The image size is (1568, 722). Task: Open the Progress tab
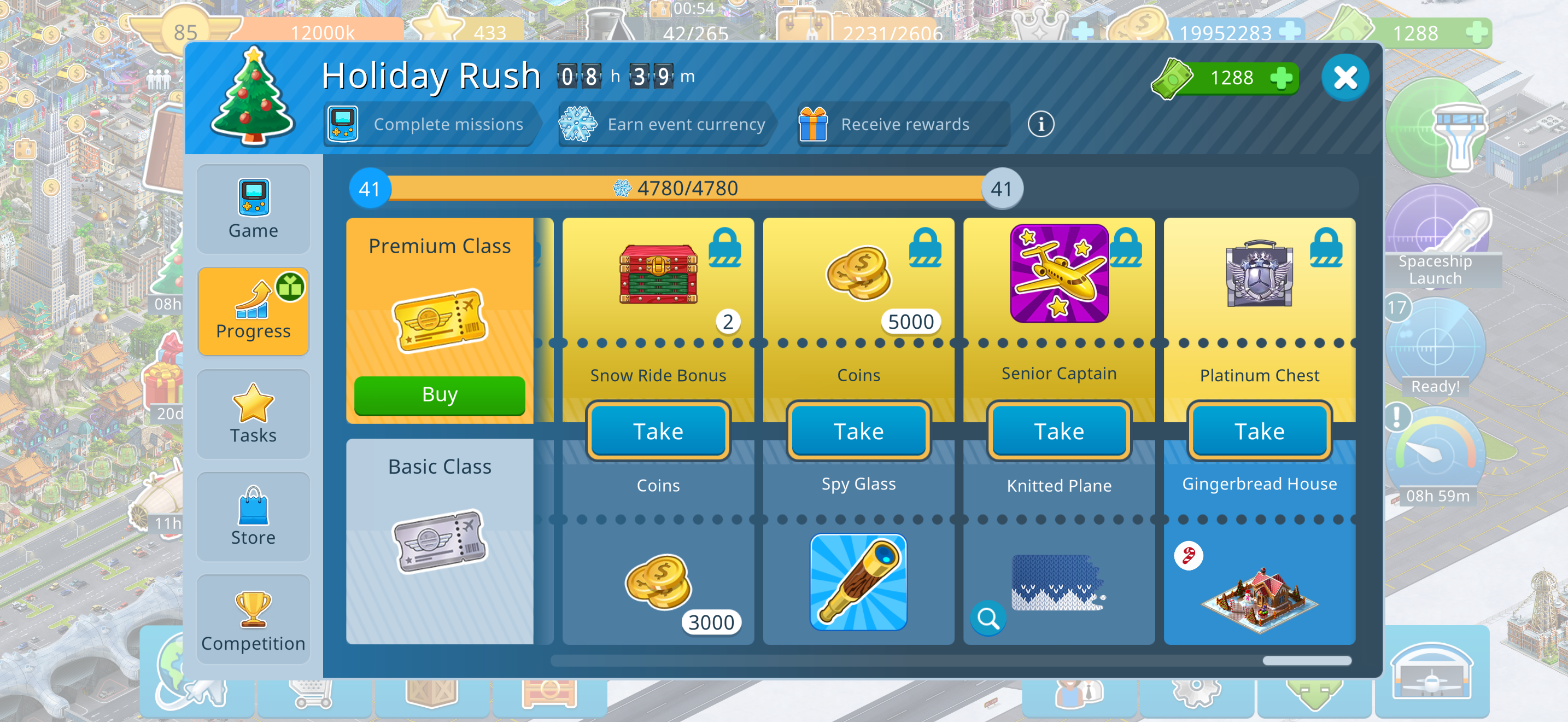click(253, 311)
